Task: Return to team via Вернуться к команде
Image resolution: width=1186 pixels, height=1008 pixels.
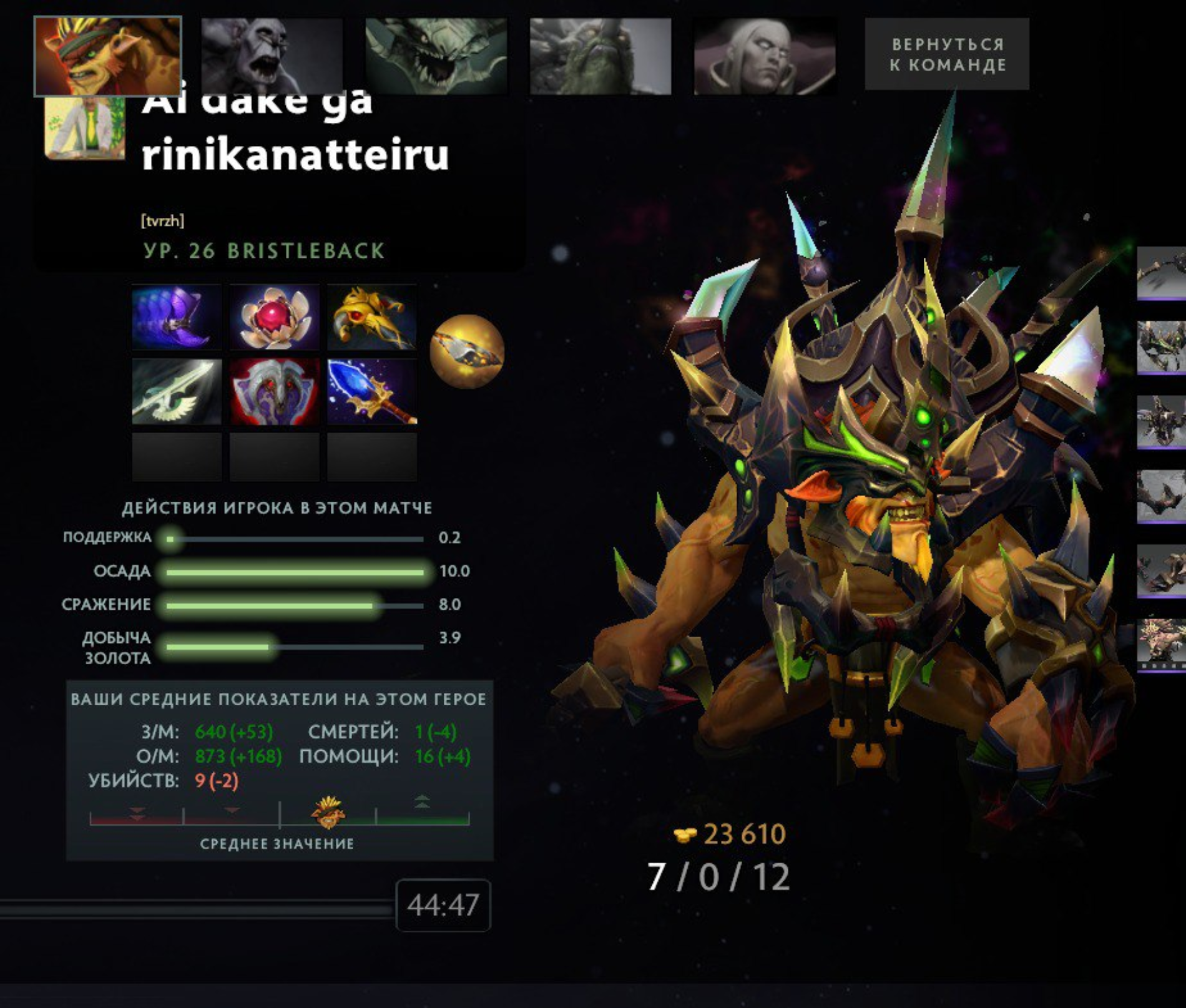Action: tap(946, 54)
